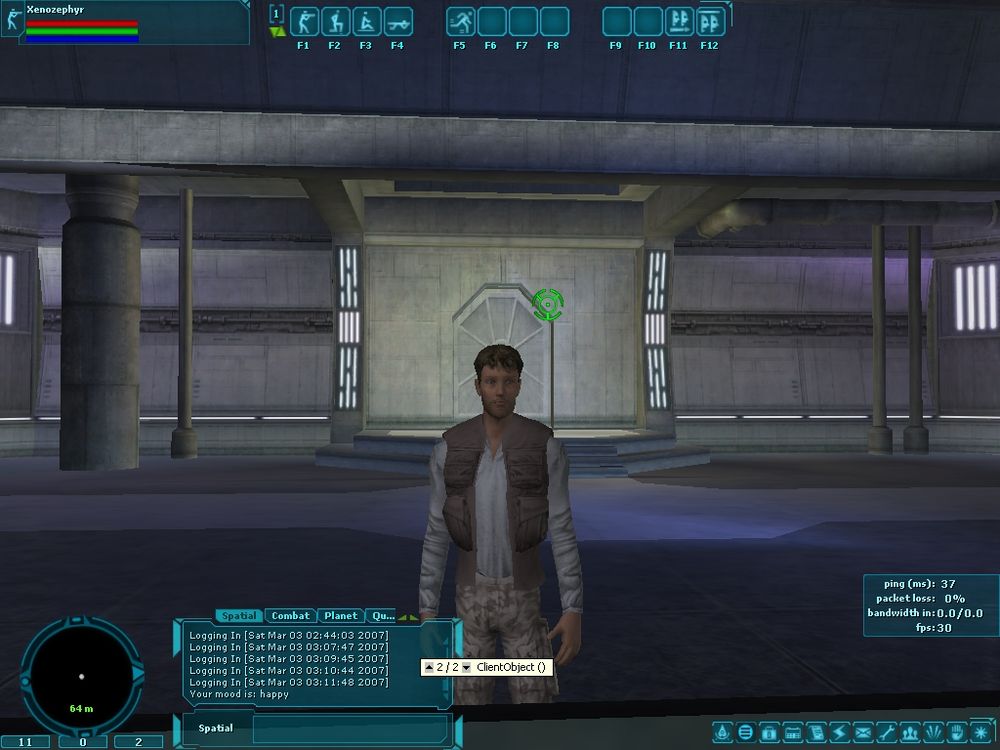Switch to the Combat chat tab

291,616
